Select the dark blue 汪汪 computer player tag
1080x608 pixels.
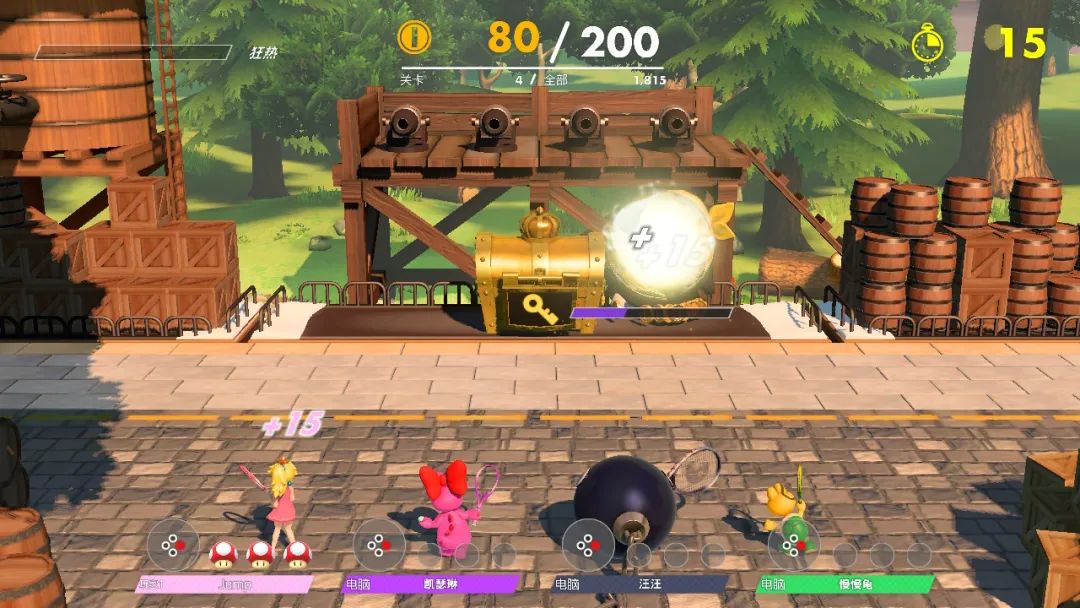640,584
